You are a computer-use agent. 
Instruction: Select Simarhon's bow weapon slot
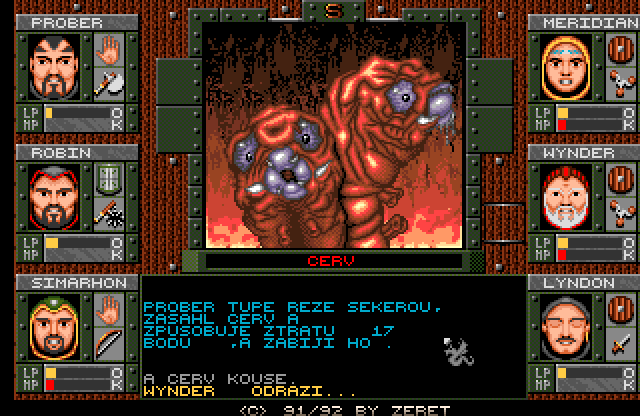(x=107, y=344)
